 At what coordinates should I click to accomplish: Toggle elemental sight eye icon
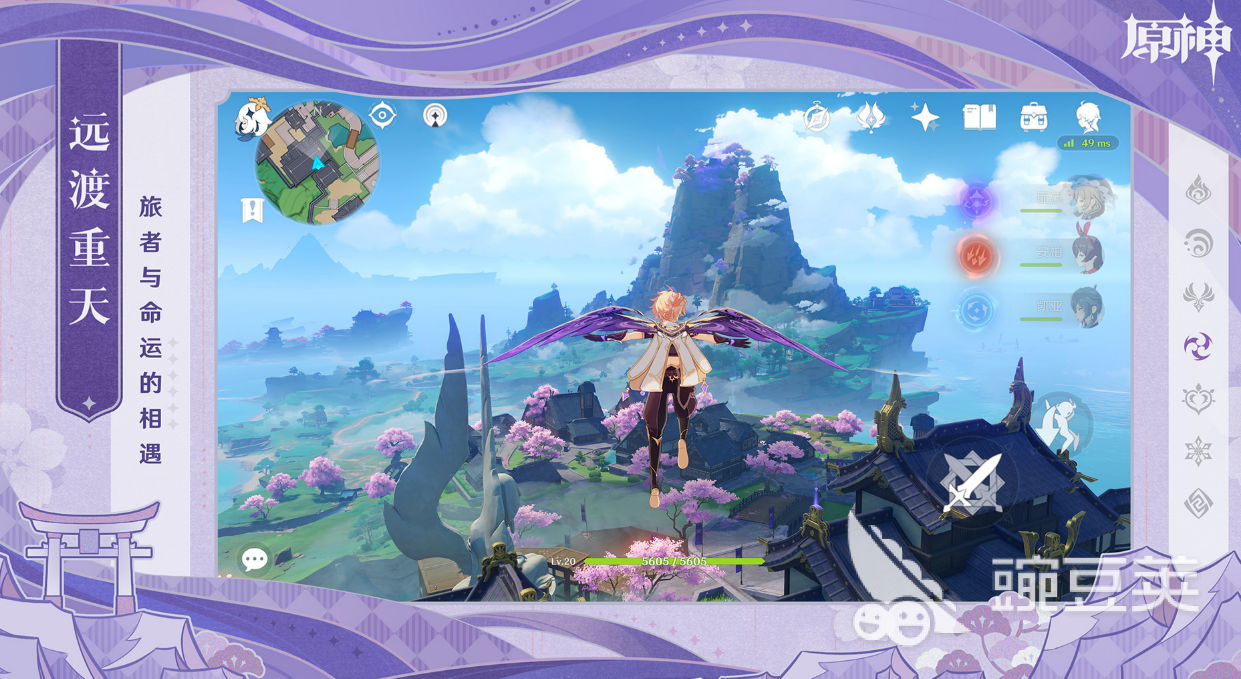pyautogui.click(x=383, y=115)
